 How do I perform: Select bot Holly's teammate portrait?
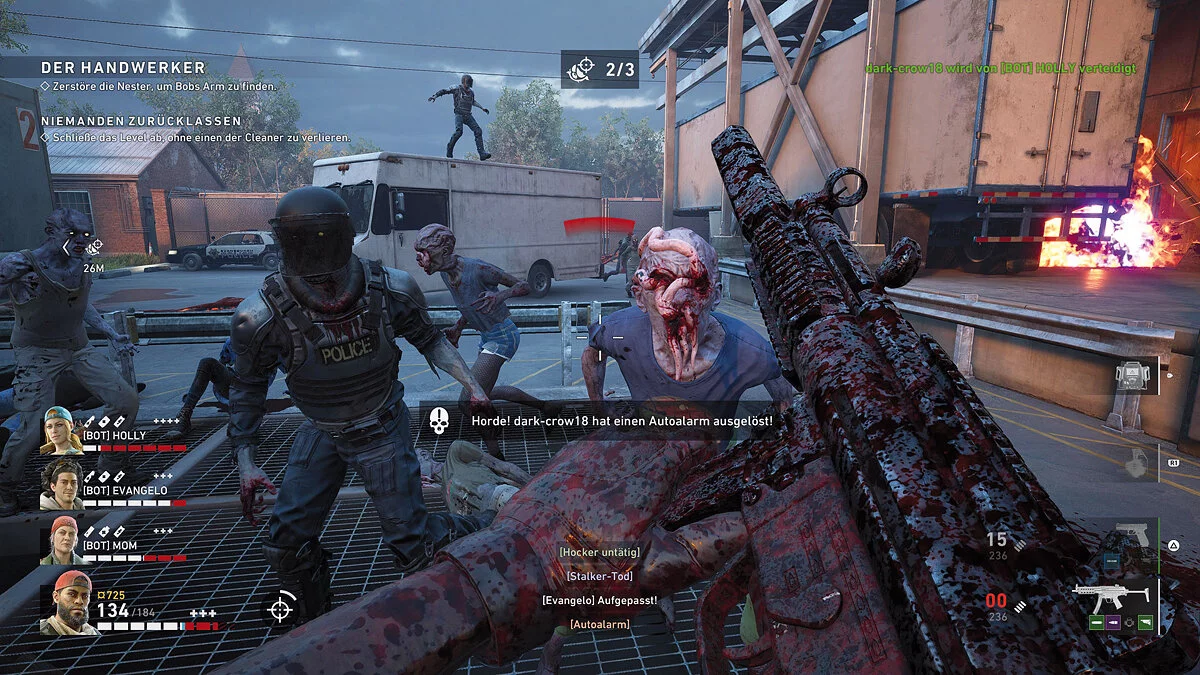[61, 431]
